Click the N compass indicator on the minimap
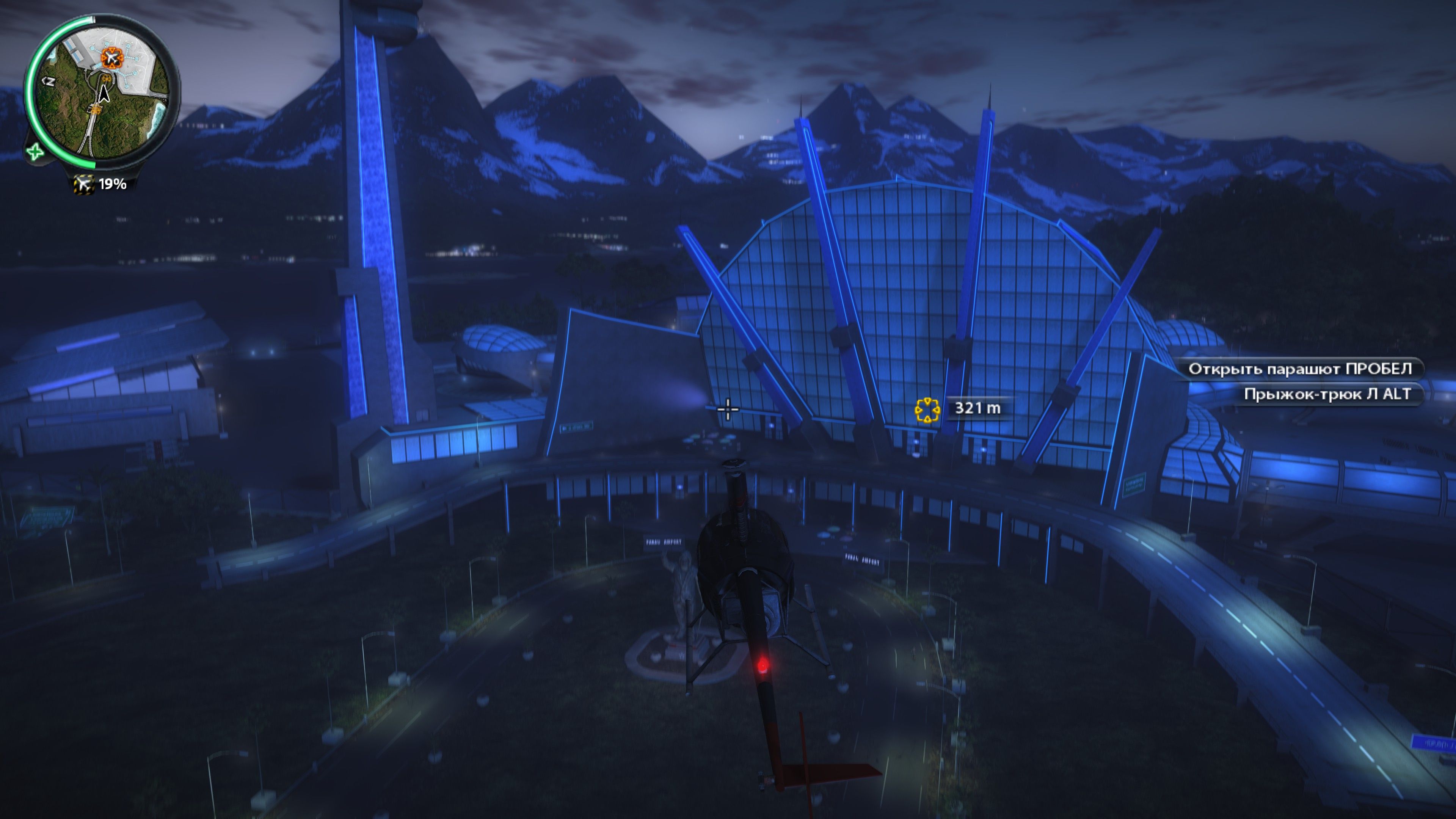Image resolution: width=1456 pixels, height=819 pixels. (x=49, y=82)
